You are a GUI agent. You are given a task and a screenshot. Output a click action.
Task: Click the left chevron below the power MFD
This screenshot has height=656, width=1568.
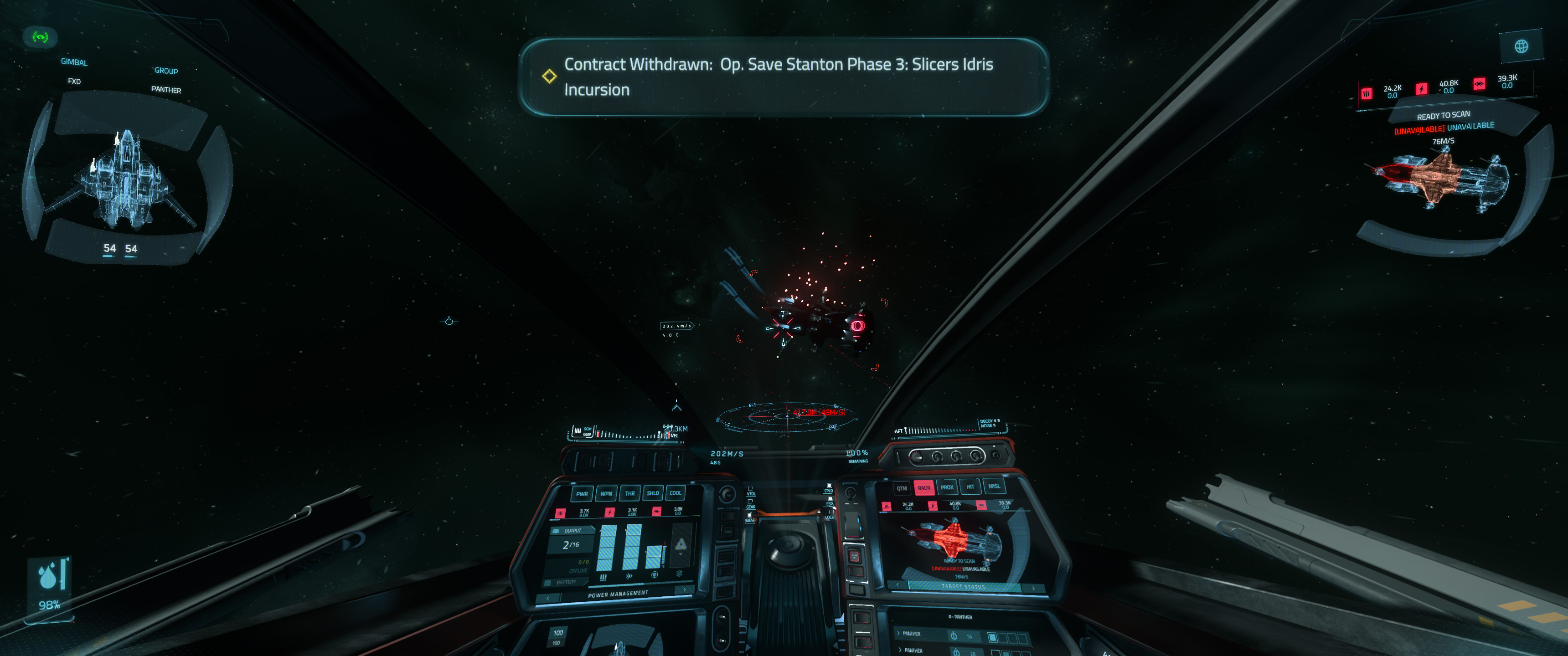tap(547, 598)
